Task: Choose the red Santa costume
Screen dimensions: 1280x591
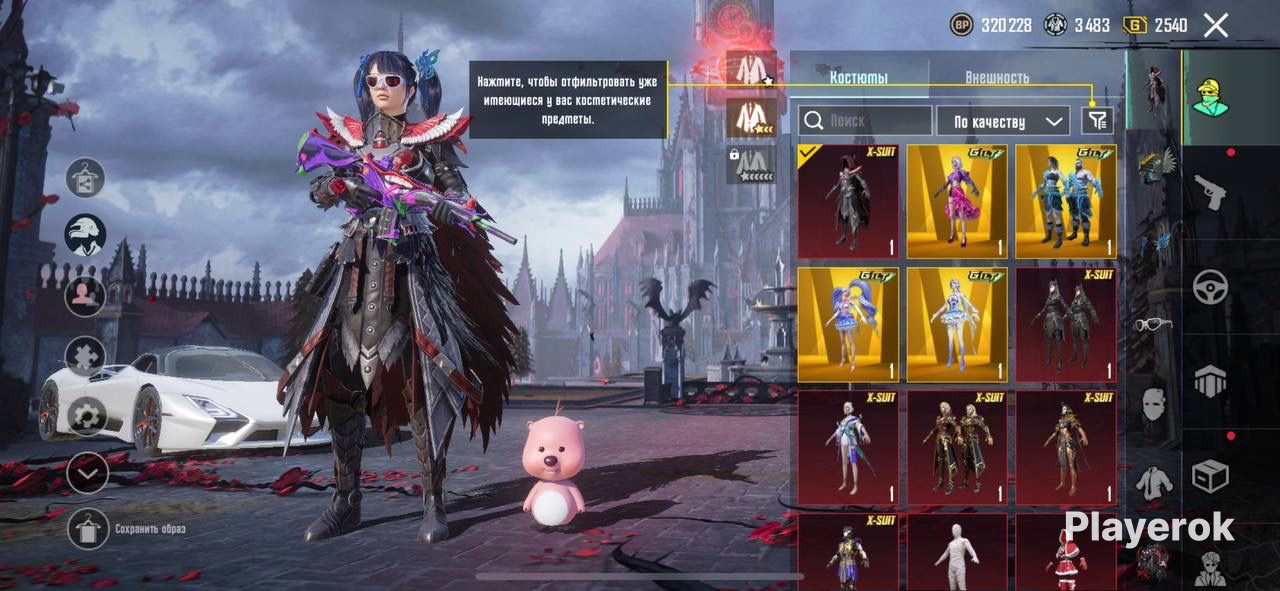Action: tap(1066, 552)
